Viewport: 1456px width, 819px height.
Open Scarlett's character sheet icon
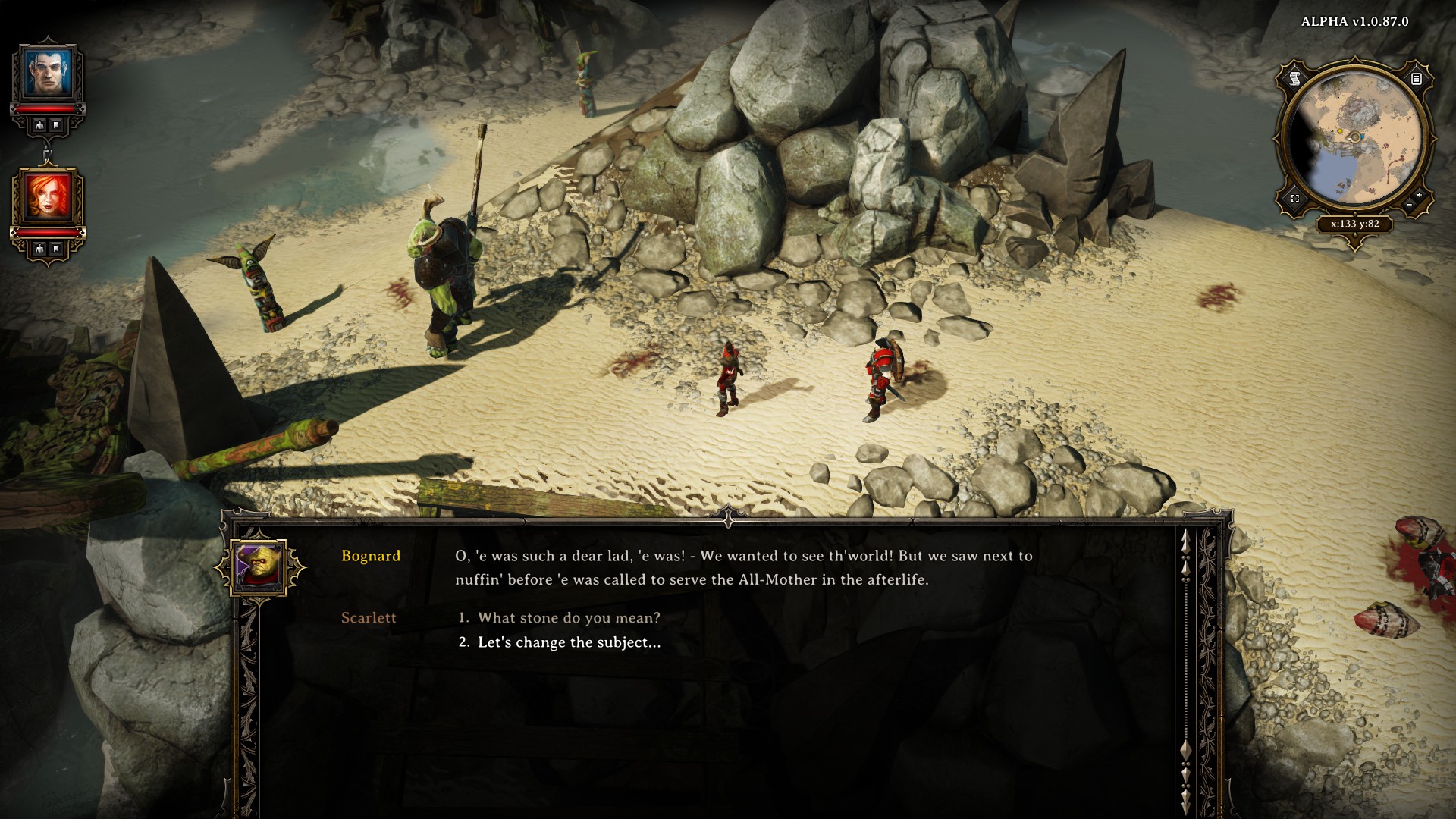point(39,248)
